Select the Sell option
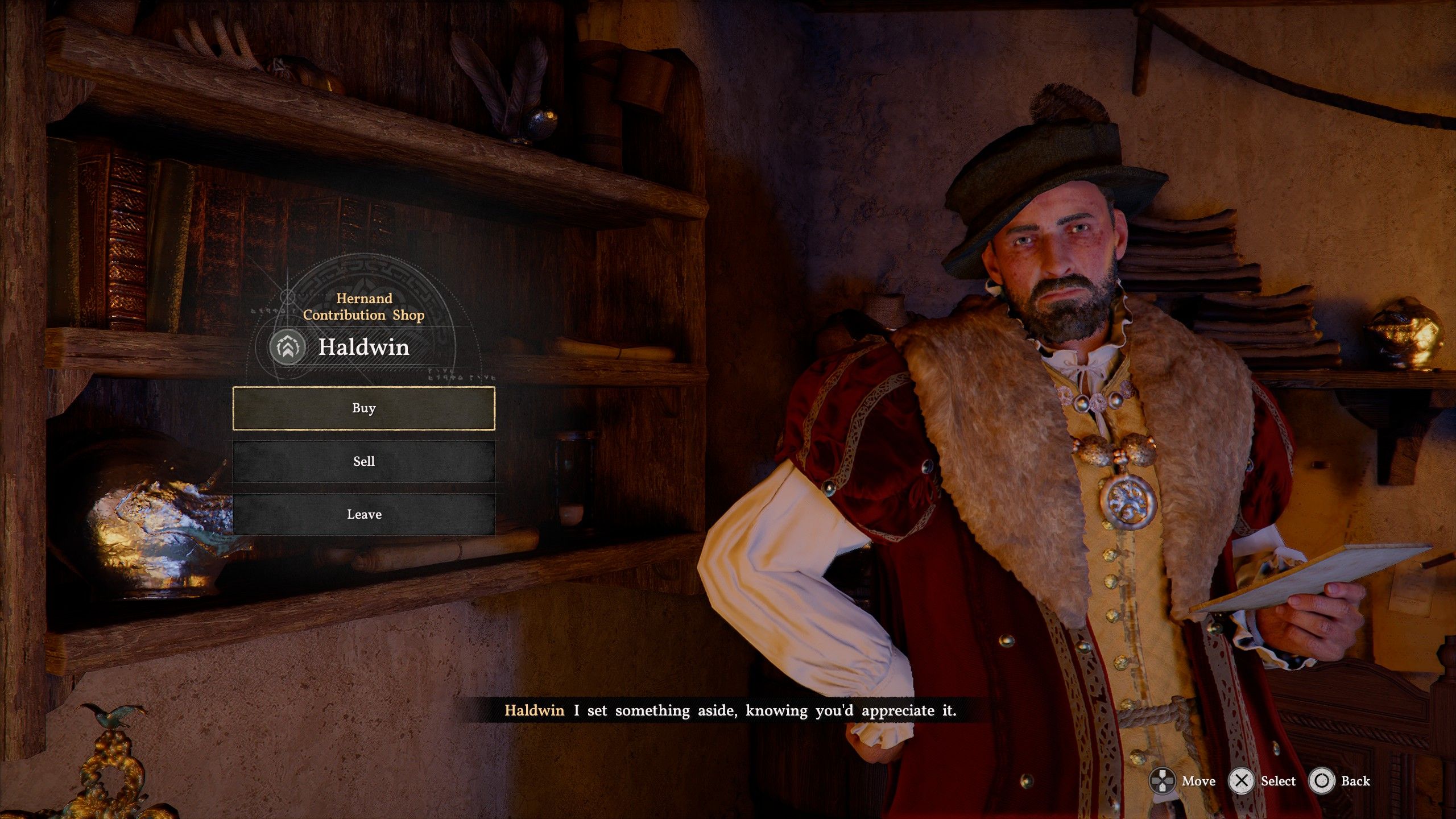1456x819 pixels. pyautogui.click(x=364, y=461)
